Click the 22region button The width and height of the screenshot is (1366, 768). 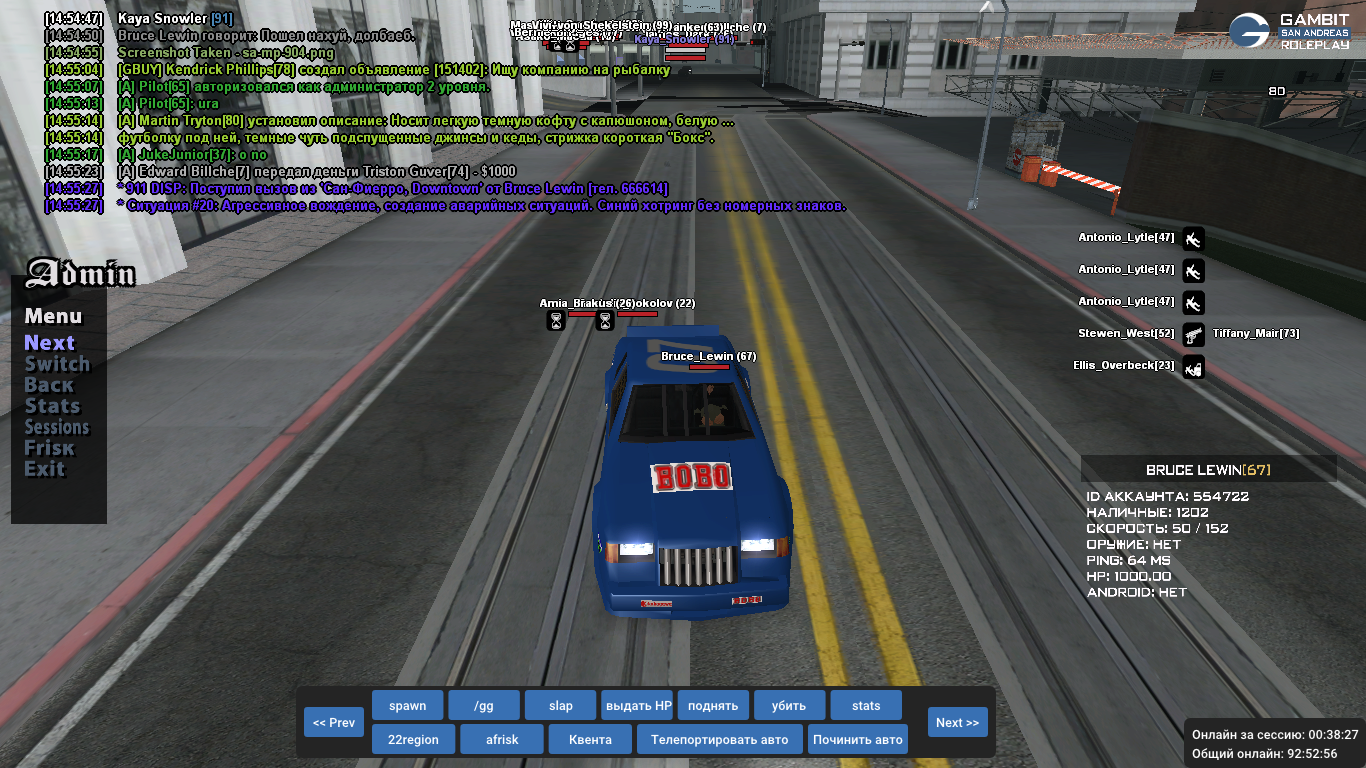[414, 740]
